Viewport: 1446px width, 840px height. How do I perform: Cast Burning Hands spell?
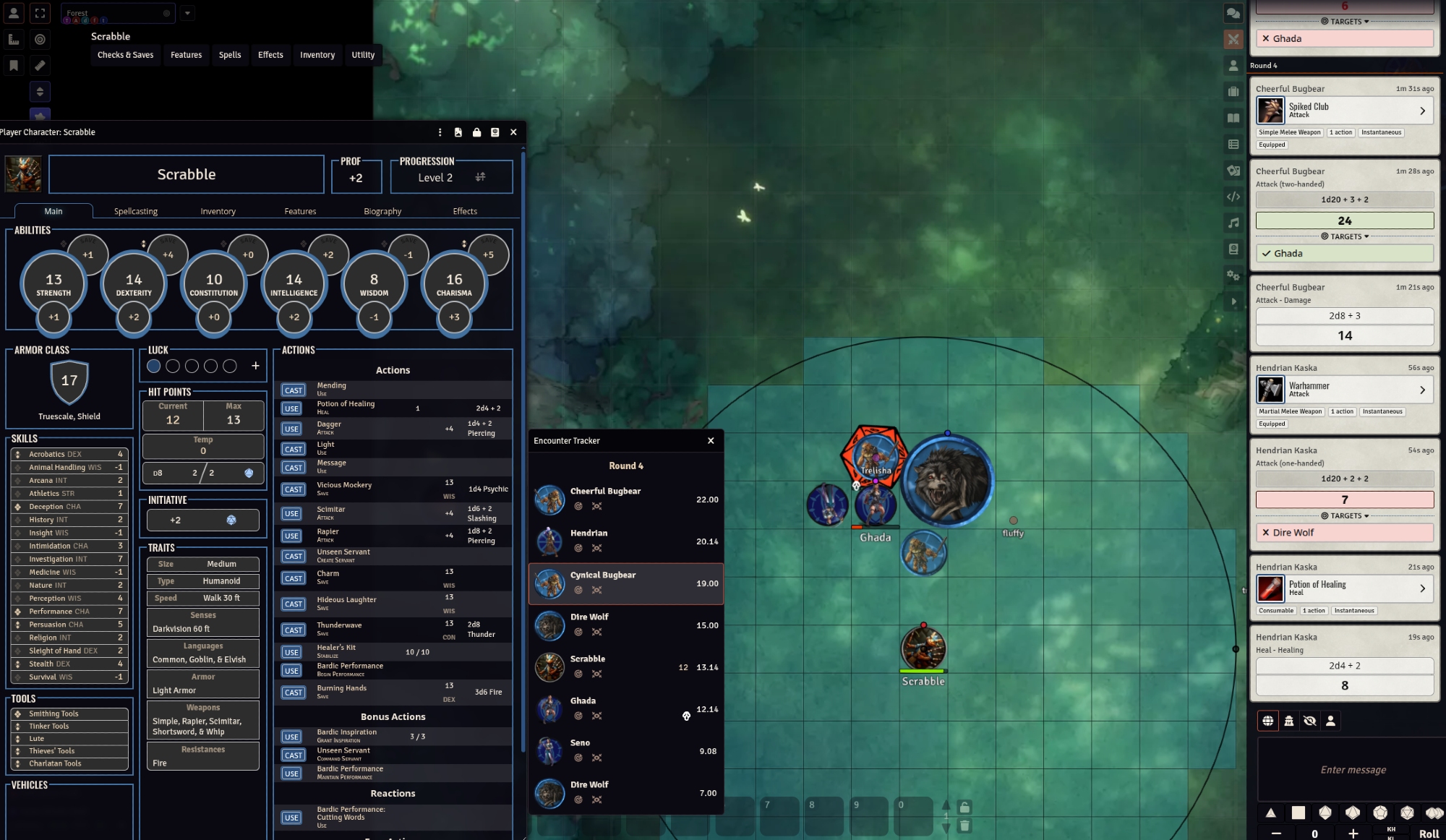click(x=293, y=693)
